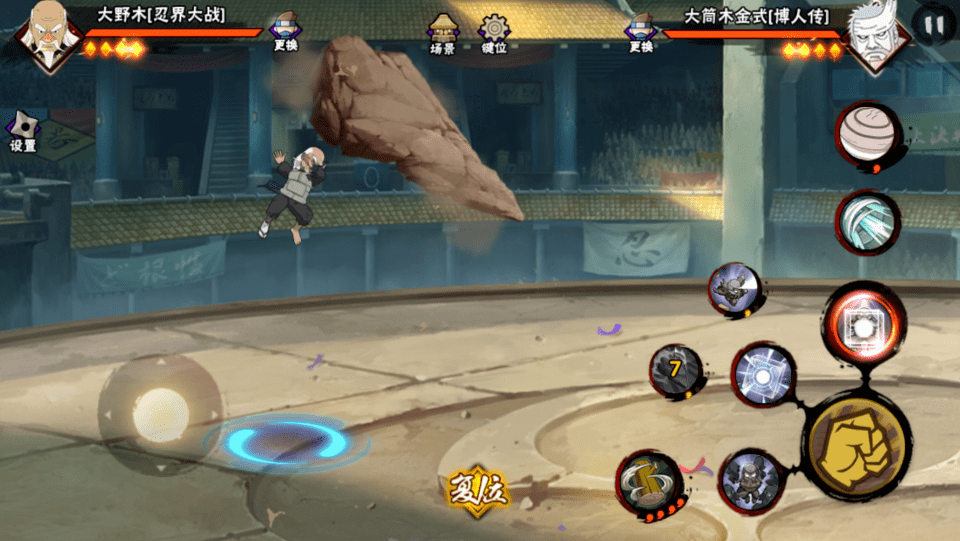Use the stone golem skill beside the fist
The height and width of the screenshot is (541, 960).
coord(749,481)
